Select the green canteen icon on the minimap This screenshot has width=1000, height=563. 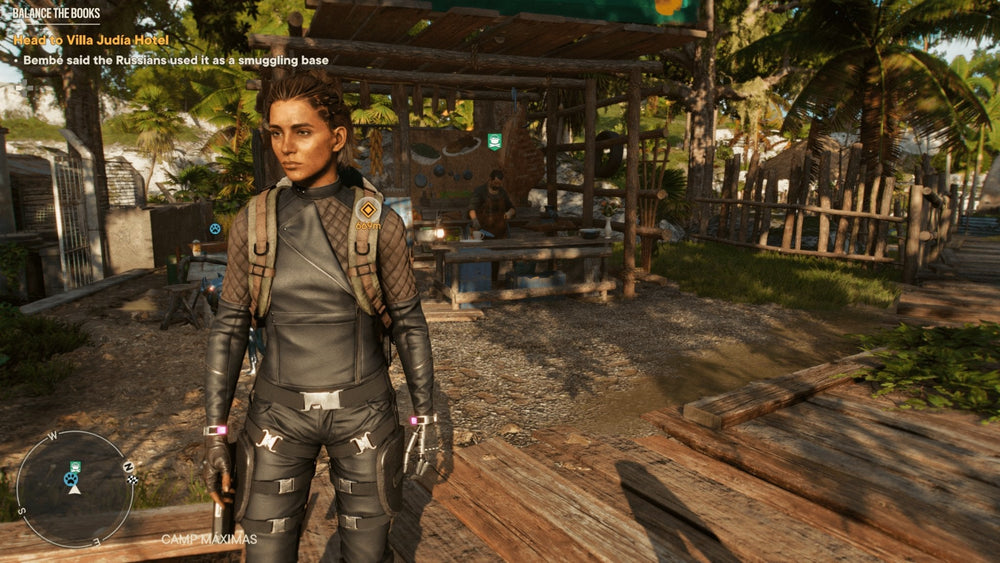75,467
